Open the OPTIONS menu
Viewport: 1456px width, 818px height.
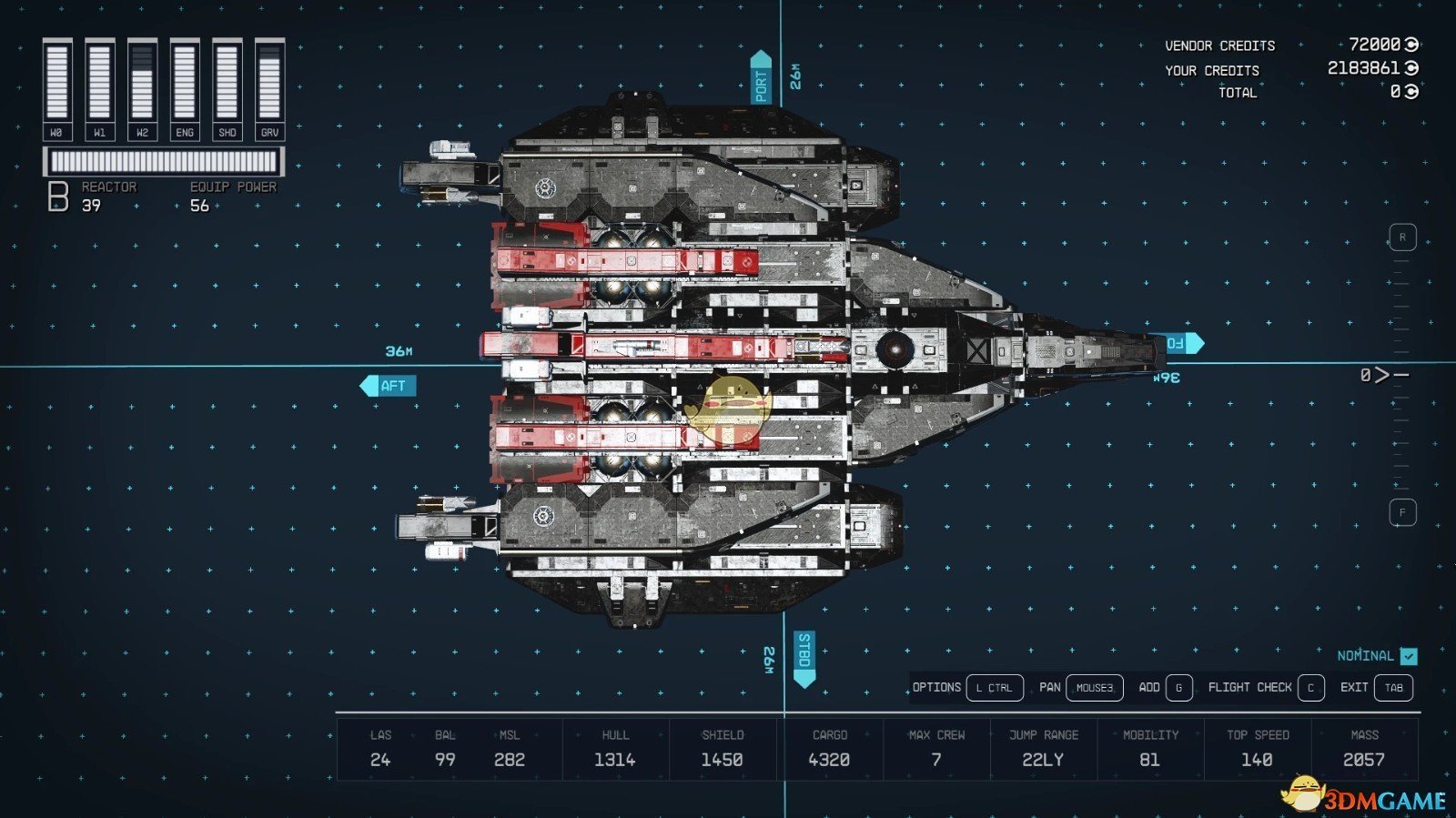tap(937, 688)
